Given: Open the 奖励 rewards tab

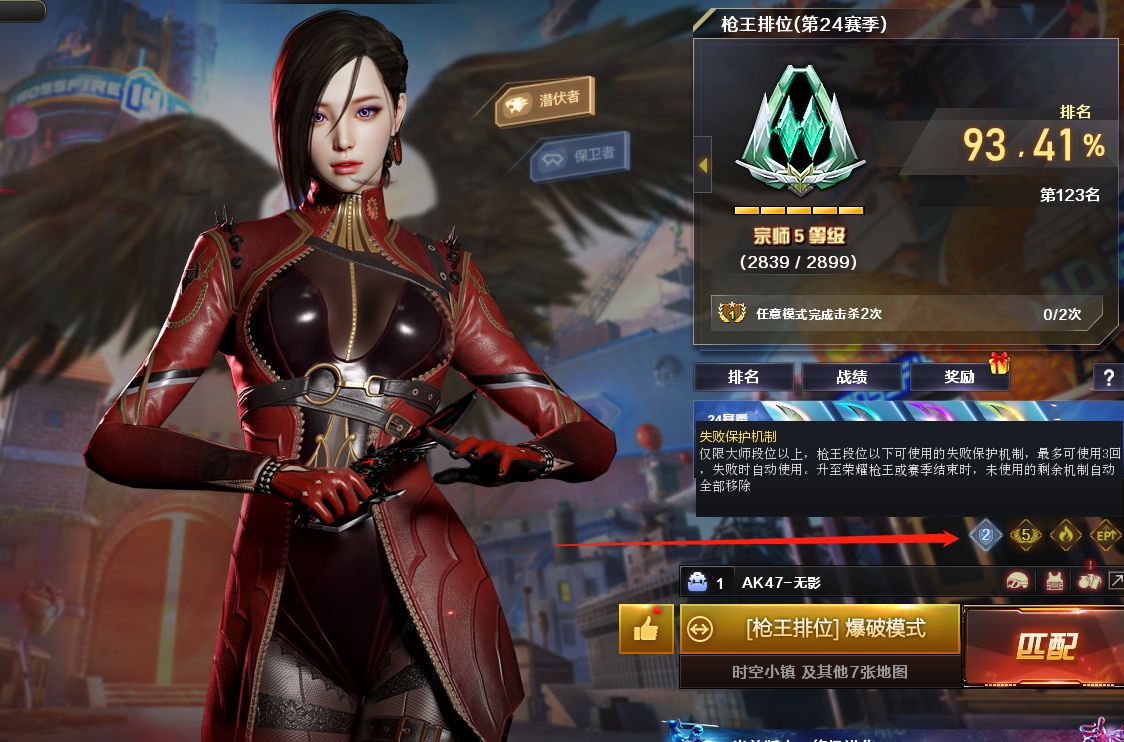Looking at the screenshot, I should tap(959, 377).
